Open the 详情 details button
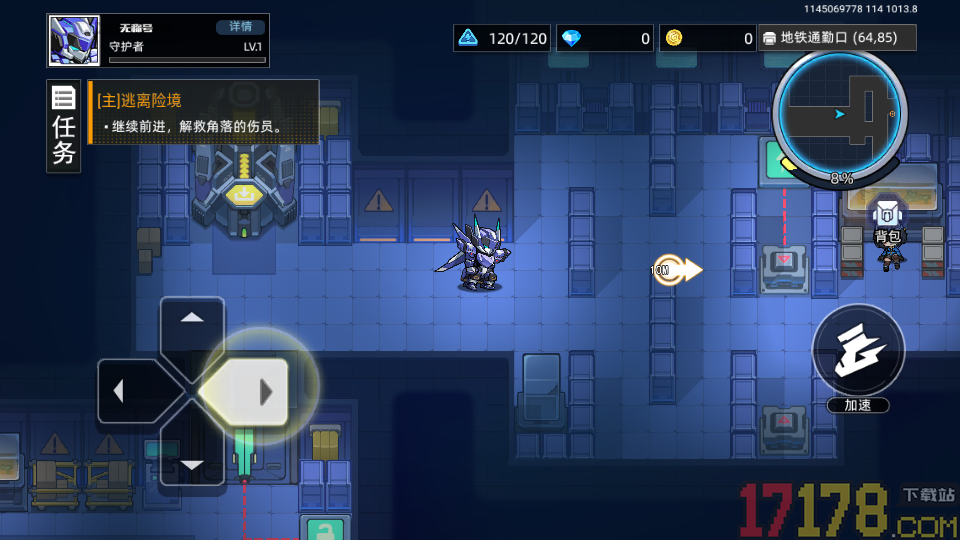Screen dimensions: 960x540 tap(241, 27)
